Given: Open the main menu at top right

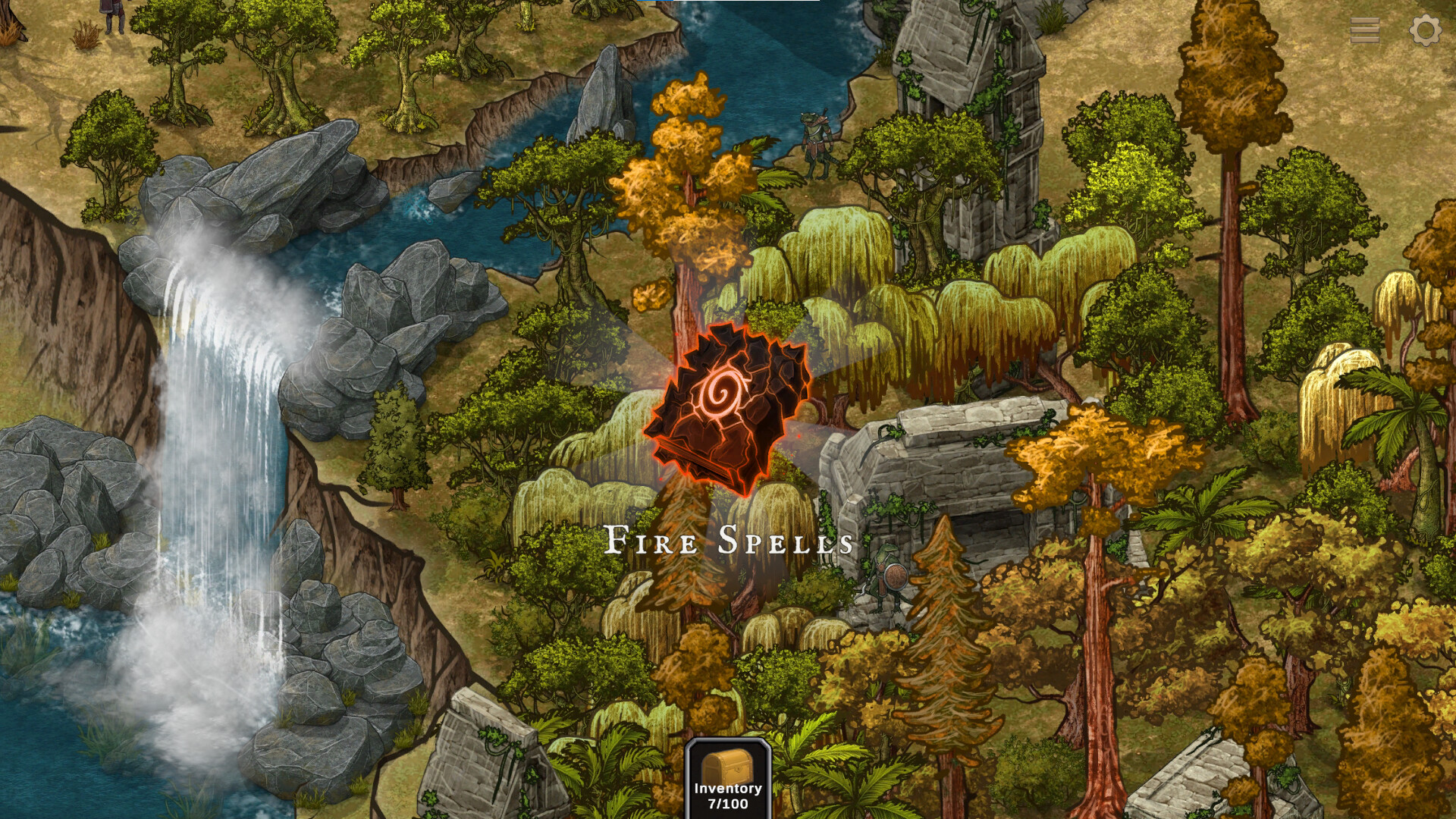Looking at the screenshot, I should [1365, 30].
